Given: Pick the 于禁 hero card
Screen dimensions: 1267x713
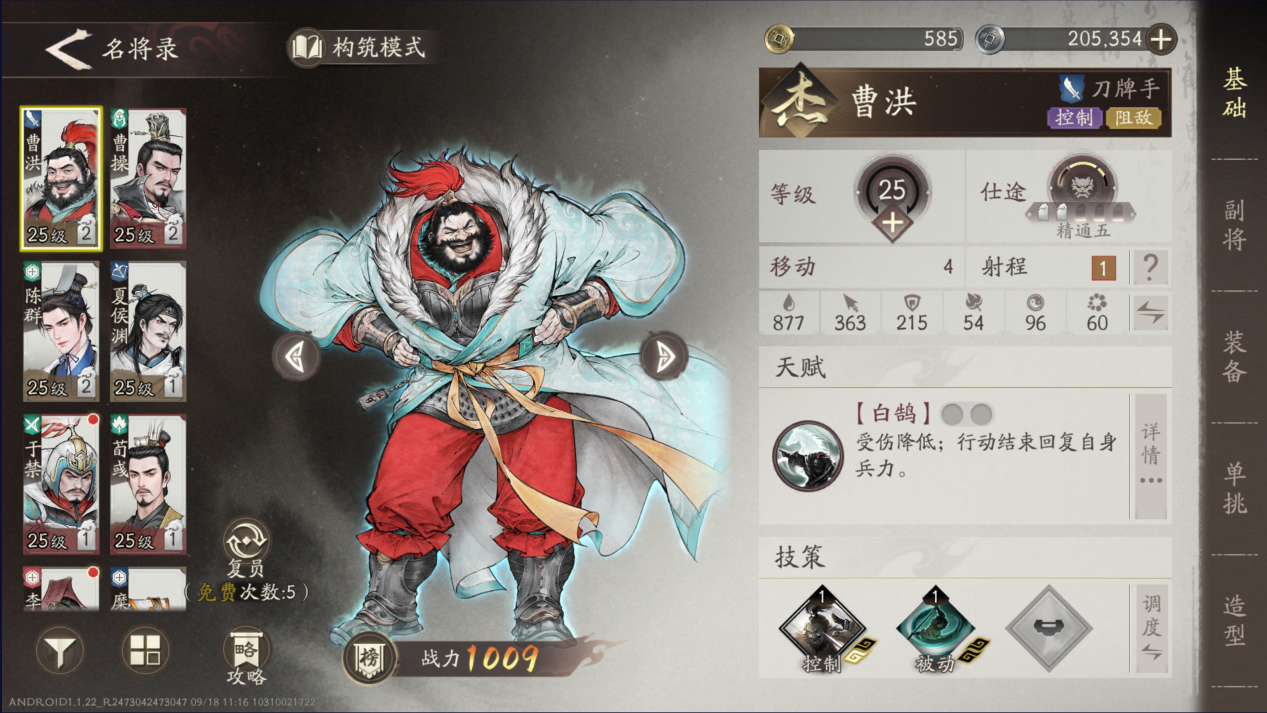Looking at the screenshot, I should coord(61,484).
